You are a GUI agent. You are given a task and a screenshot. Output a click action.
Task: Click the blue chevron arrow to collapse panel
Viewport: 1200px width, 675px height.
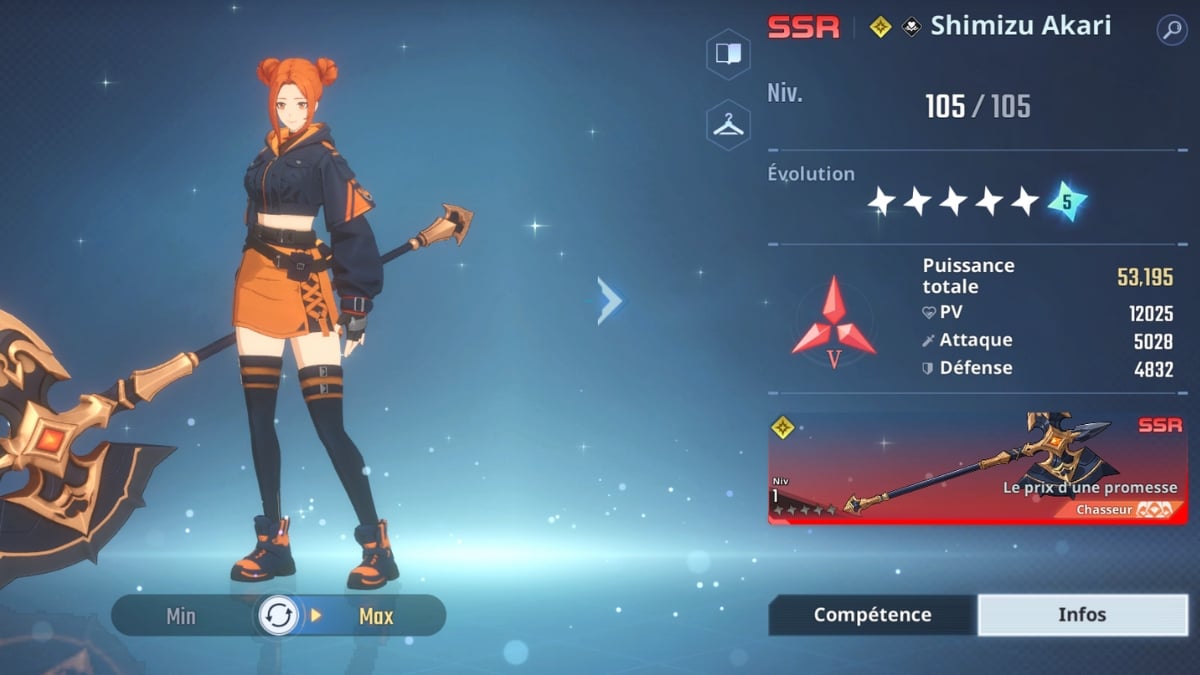click(610, 301)
